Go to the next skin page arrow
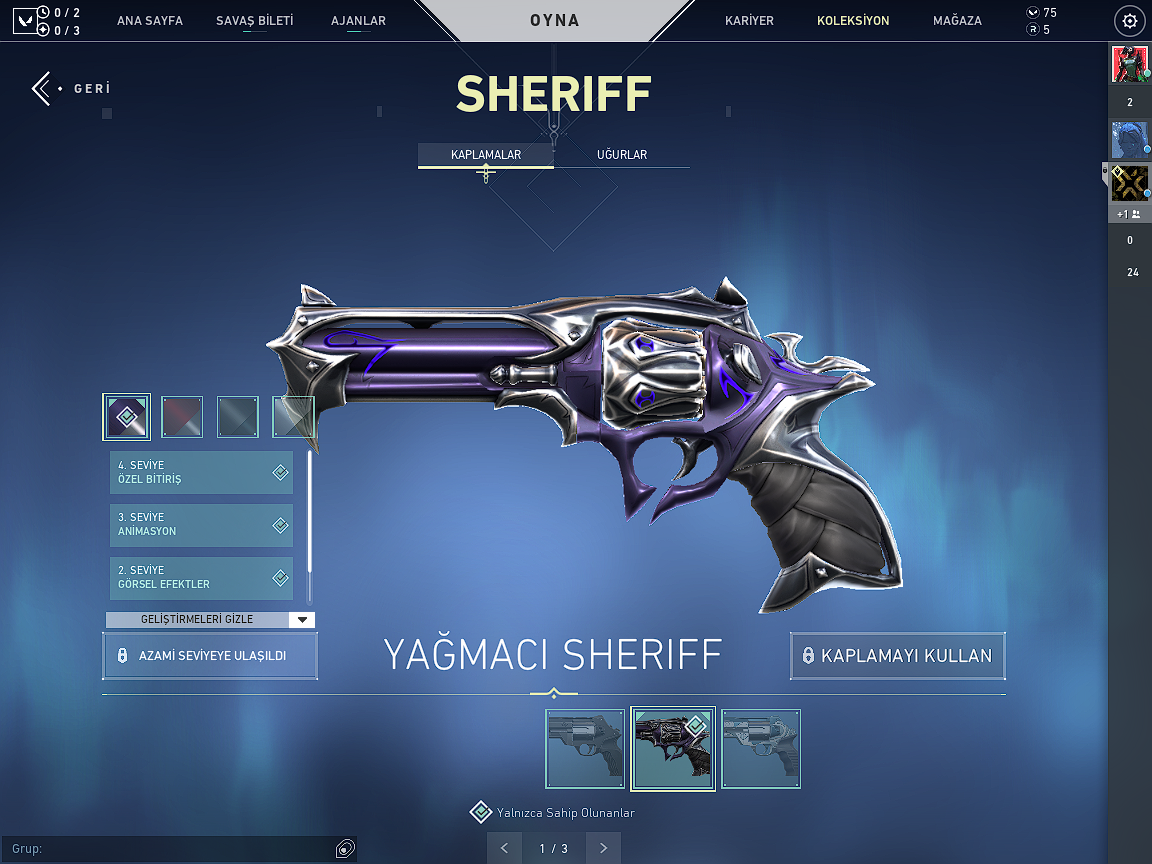 603,848
